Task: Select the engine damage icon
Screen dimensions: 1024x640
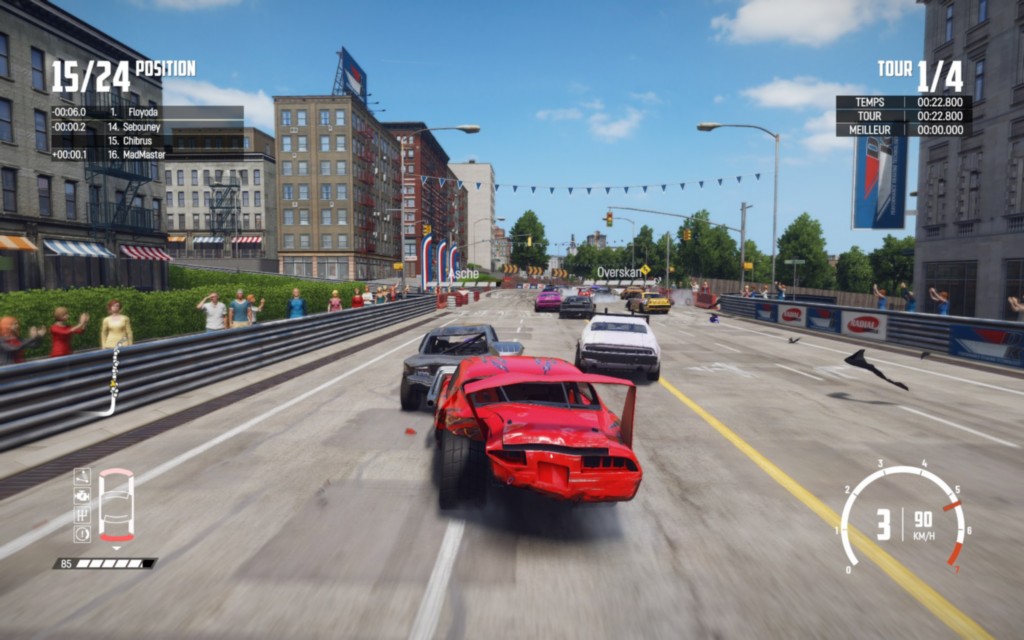Action: click(x=82, y=495)
